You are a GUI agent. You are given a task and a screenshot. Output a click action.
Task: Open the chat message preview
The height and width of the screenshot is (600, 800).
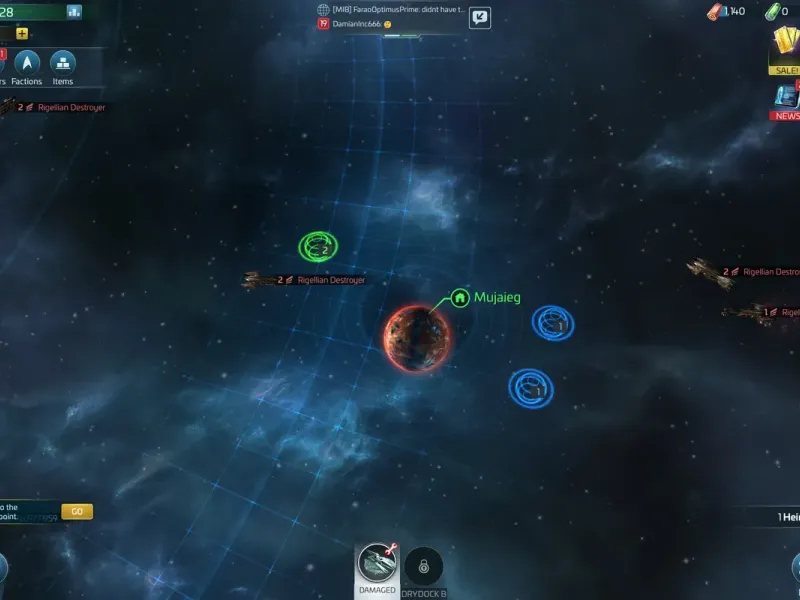390,16
